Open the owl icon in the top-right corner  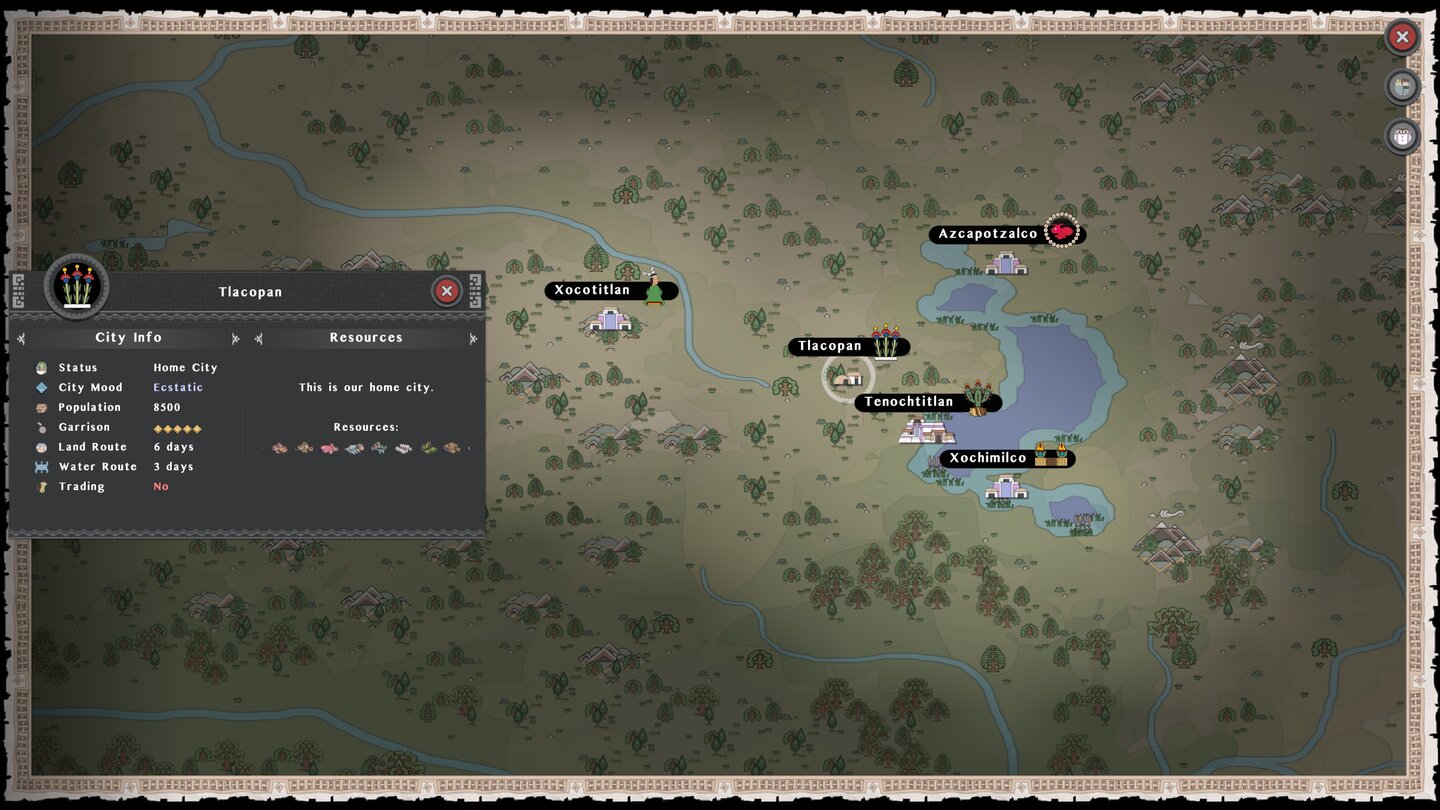coord(1403,138)
